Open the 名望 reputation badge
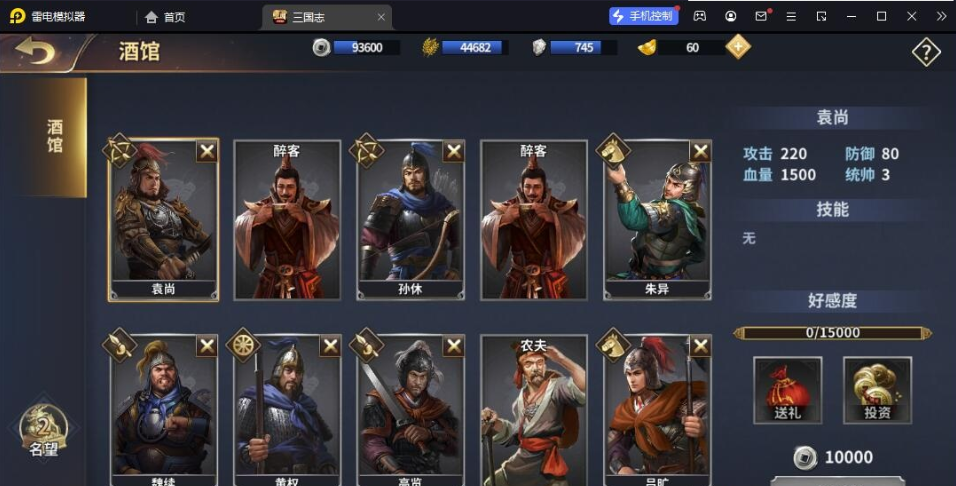Viewport: 956px width, 486px height. click(x=43, y=430)
